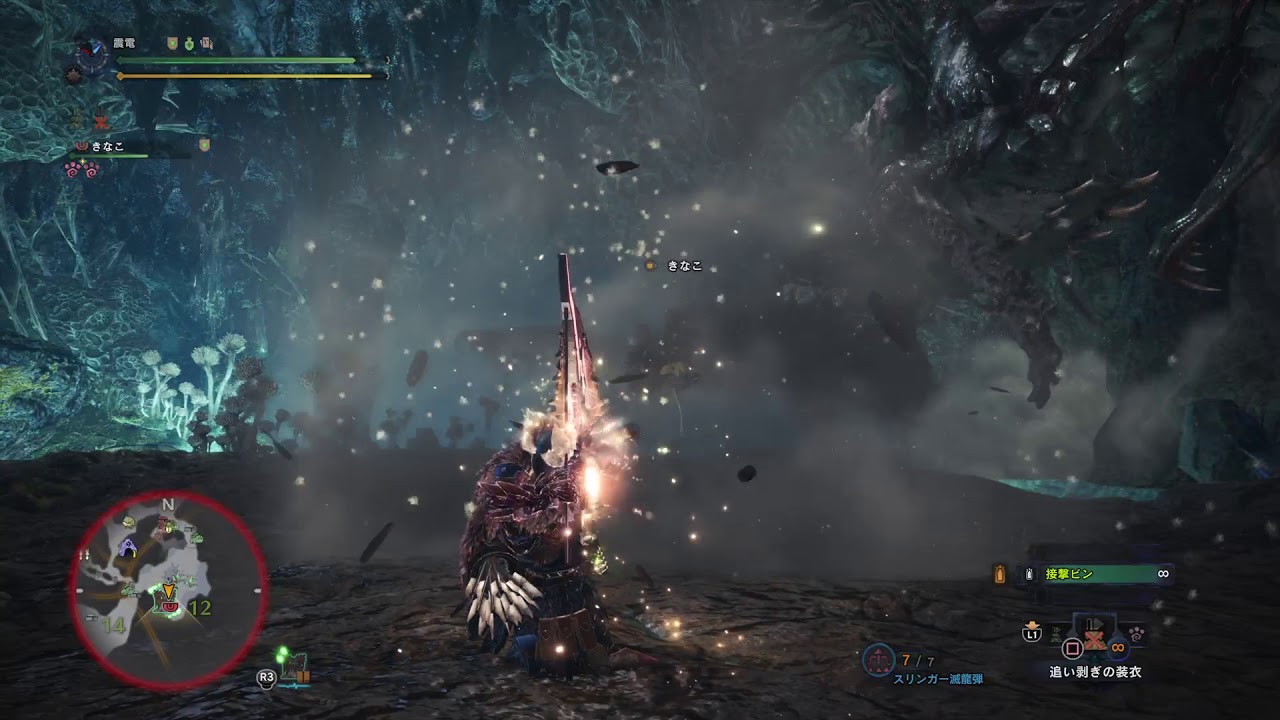This screenshot has width=1280, height=720.
Task: Select the pink pawprint item in the item bar
Action: point(1139,633)
